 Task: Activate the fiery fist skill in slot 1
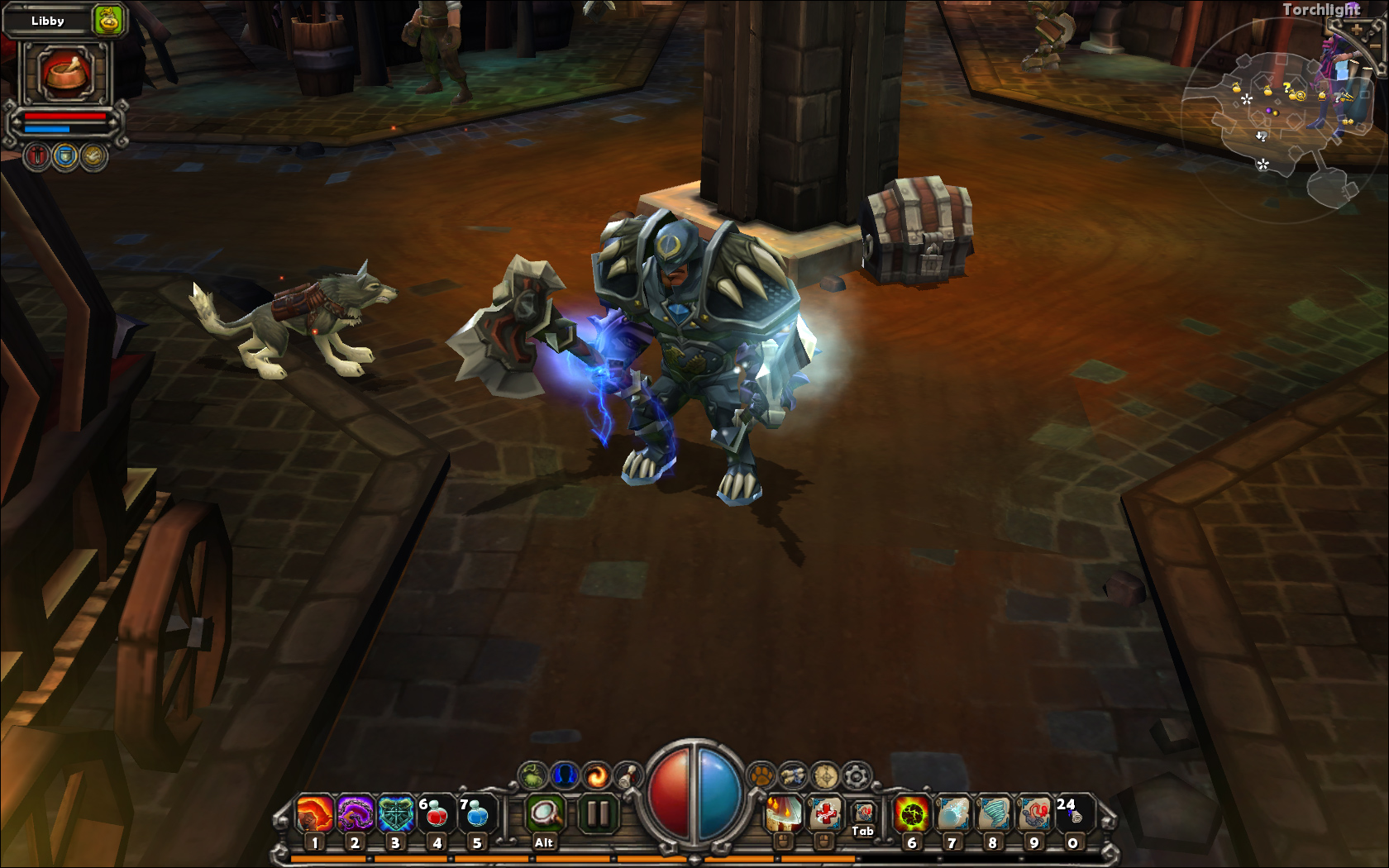[315, 814]
